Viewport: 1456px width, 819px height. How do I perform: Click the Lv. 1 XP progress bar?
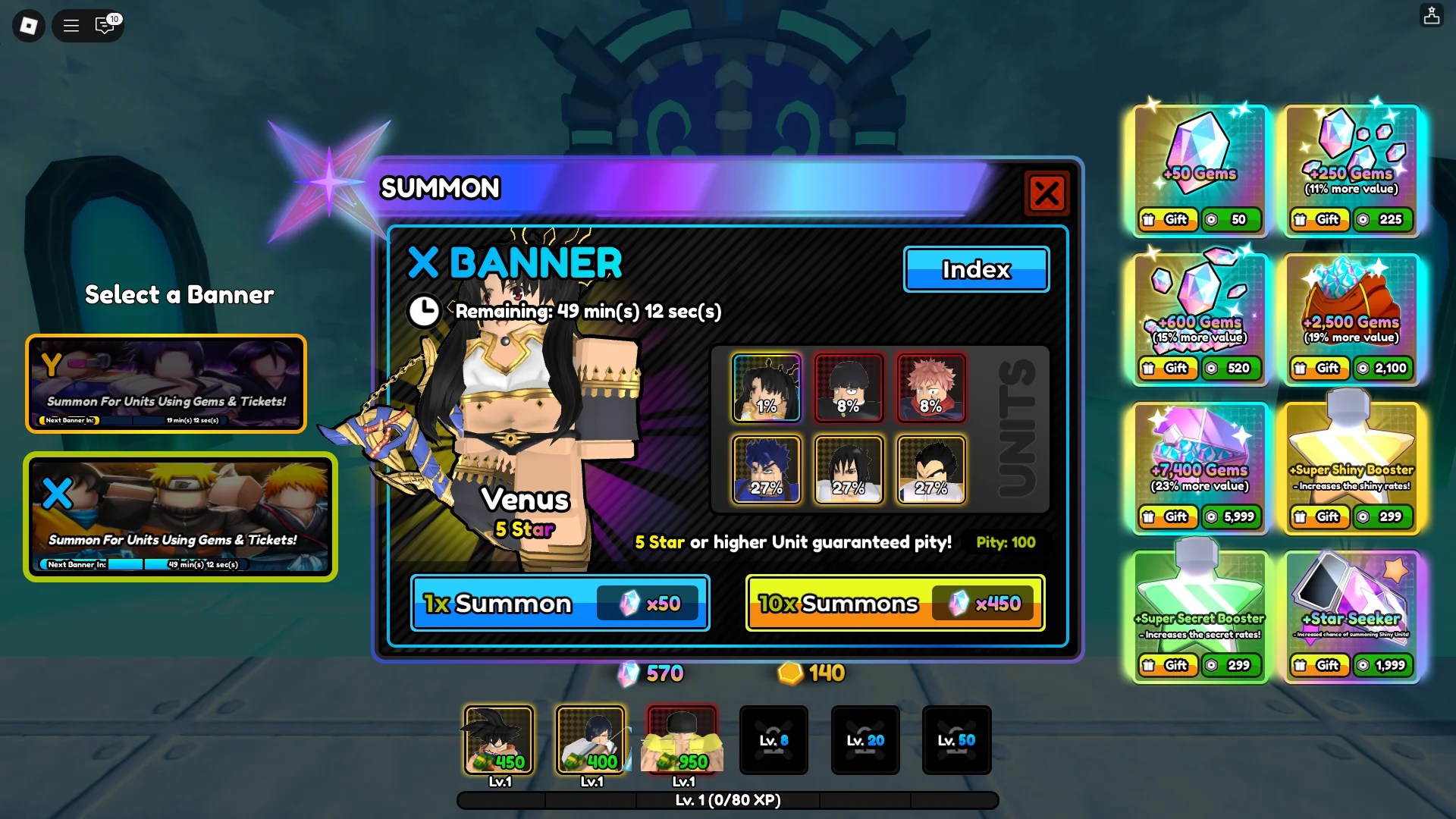pos(726,800)
